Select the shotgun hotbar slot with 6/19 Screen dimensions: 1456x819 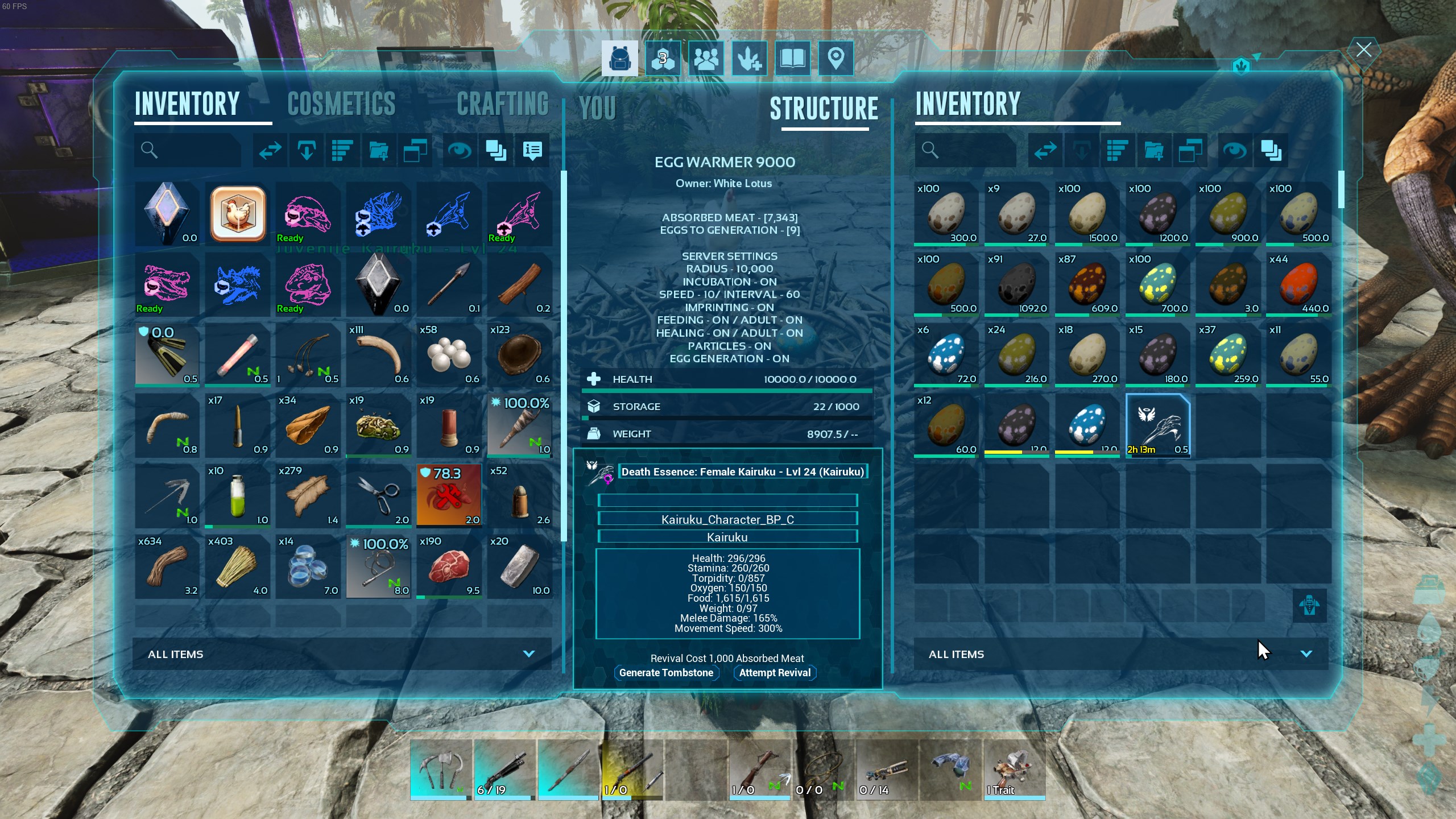[504, 769]
